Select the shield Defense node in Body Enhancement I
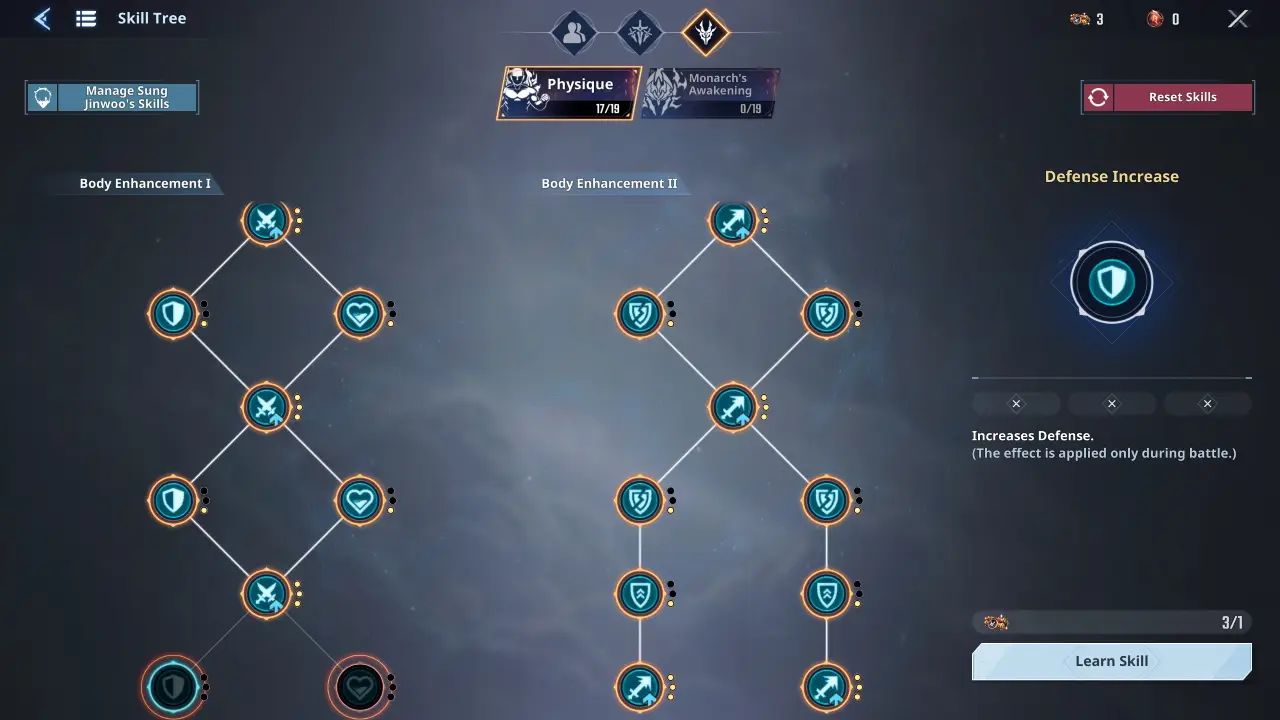 173,313
